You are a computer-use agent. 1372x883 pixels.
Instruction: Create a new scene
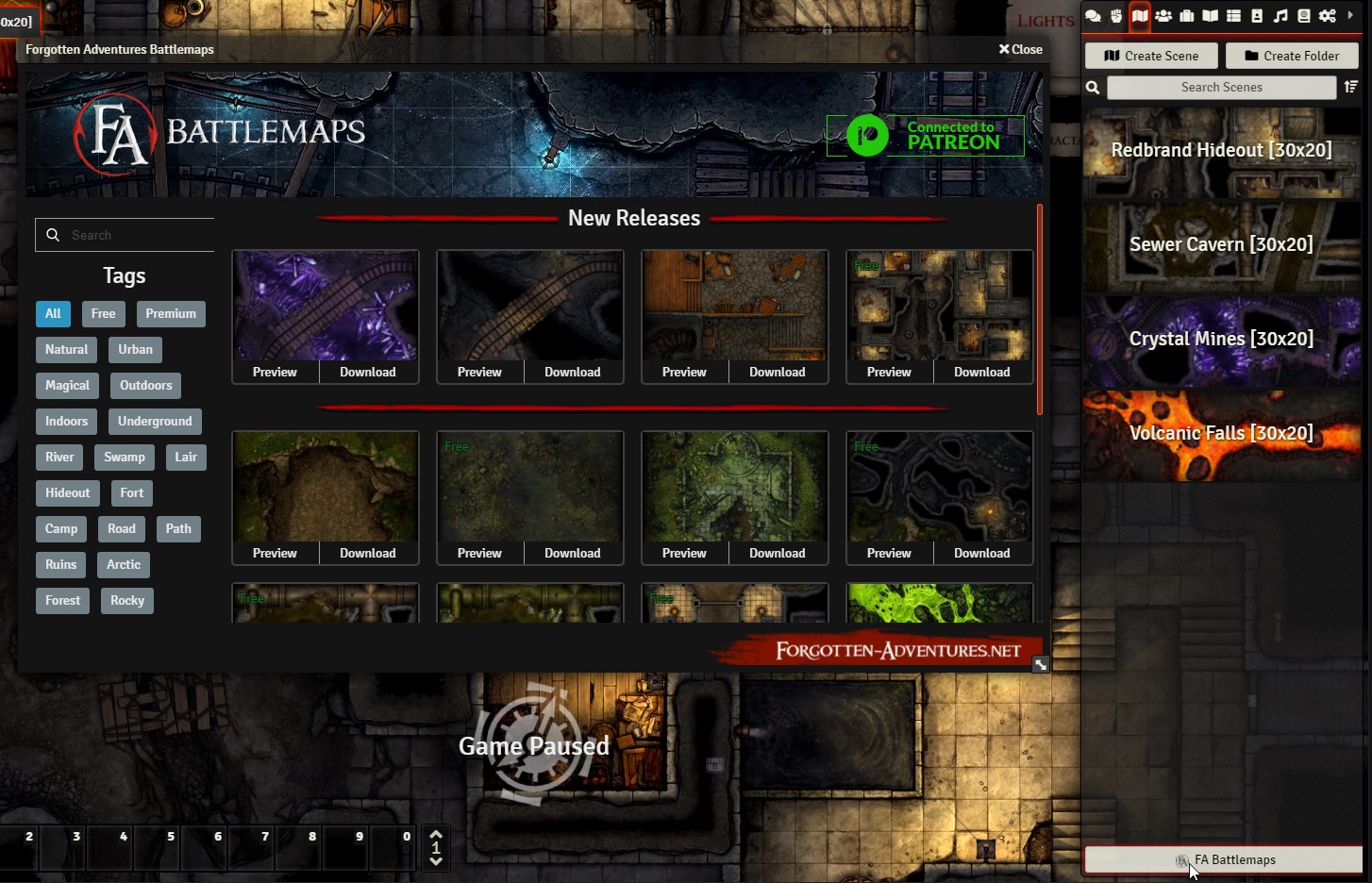(1151, 56)
